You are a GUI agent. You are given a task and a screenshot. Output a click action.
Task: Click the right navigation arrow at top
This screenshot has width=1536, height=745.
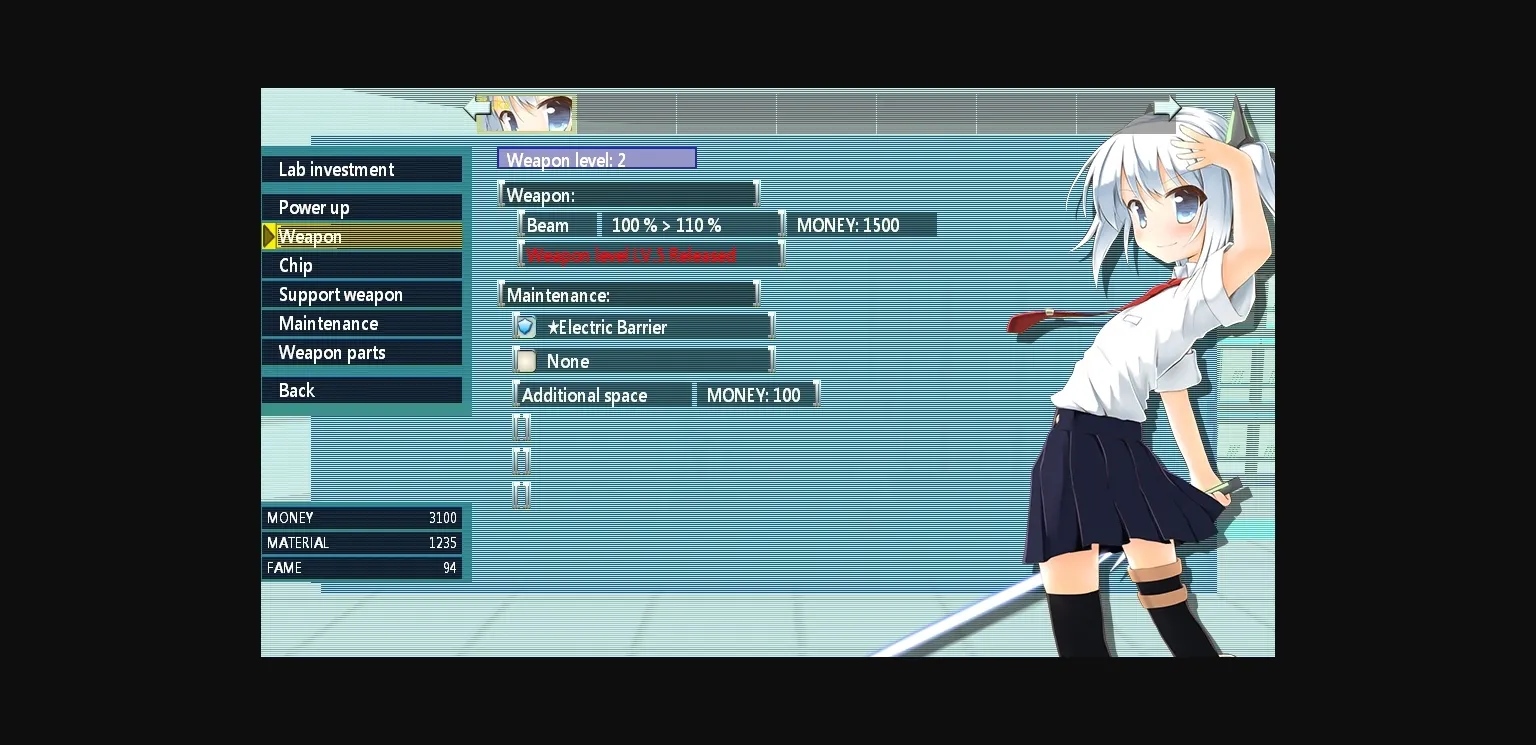(1166, 107)
